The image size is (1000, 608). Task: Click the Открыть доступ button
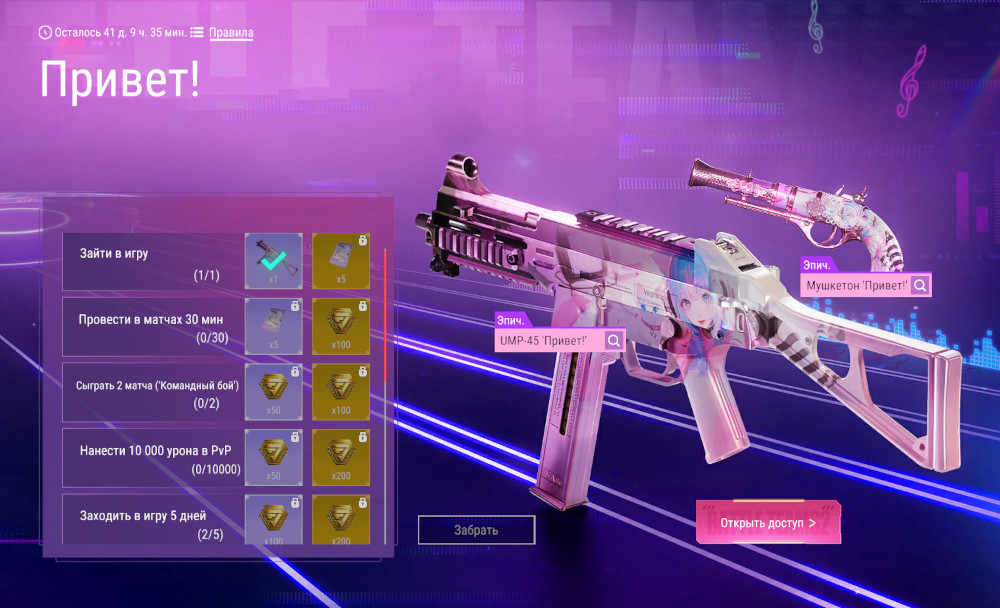point(768,522)
